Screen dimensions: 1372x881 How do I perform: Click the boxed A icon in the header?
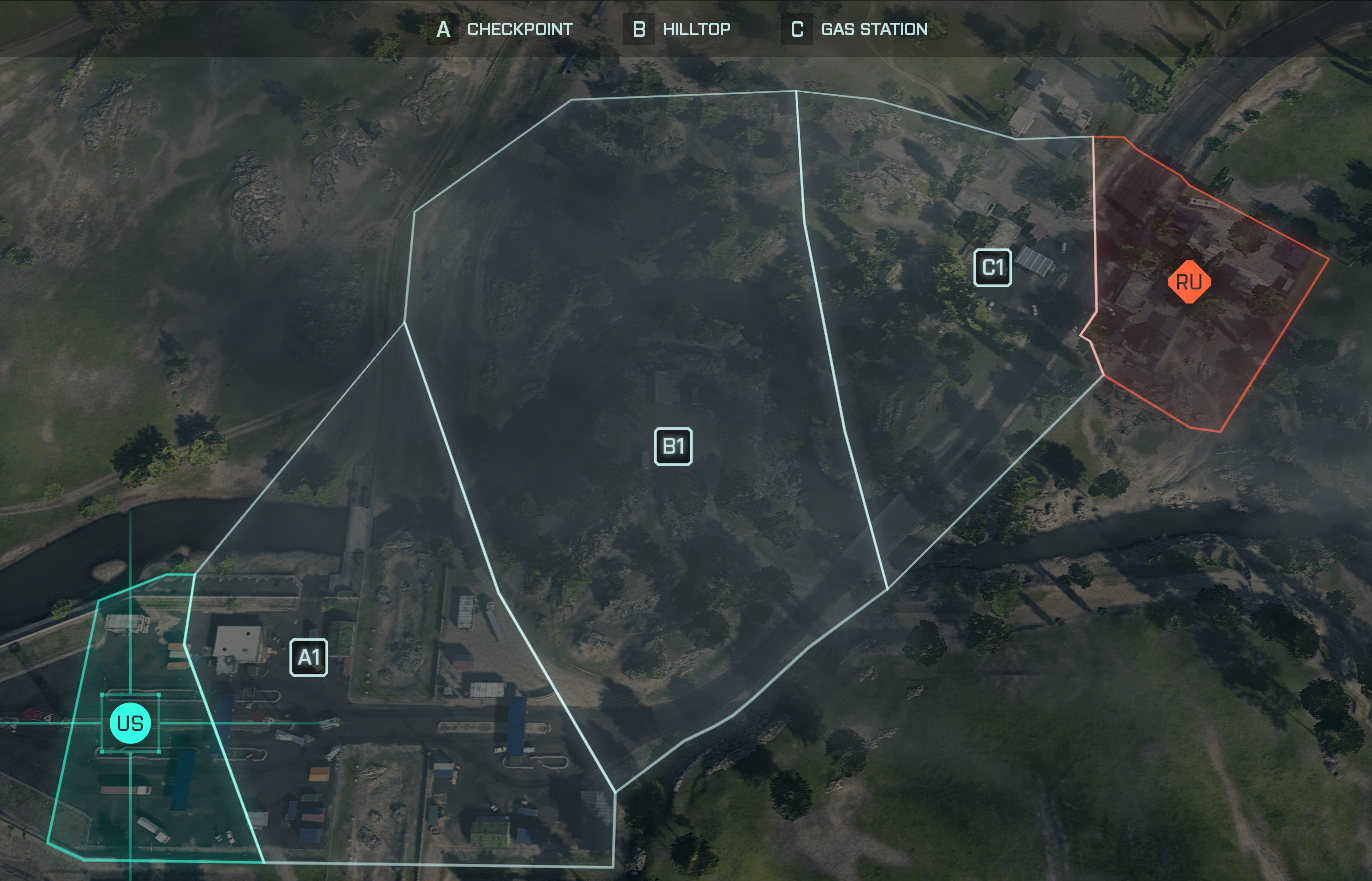[x=441, y=29]
